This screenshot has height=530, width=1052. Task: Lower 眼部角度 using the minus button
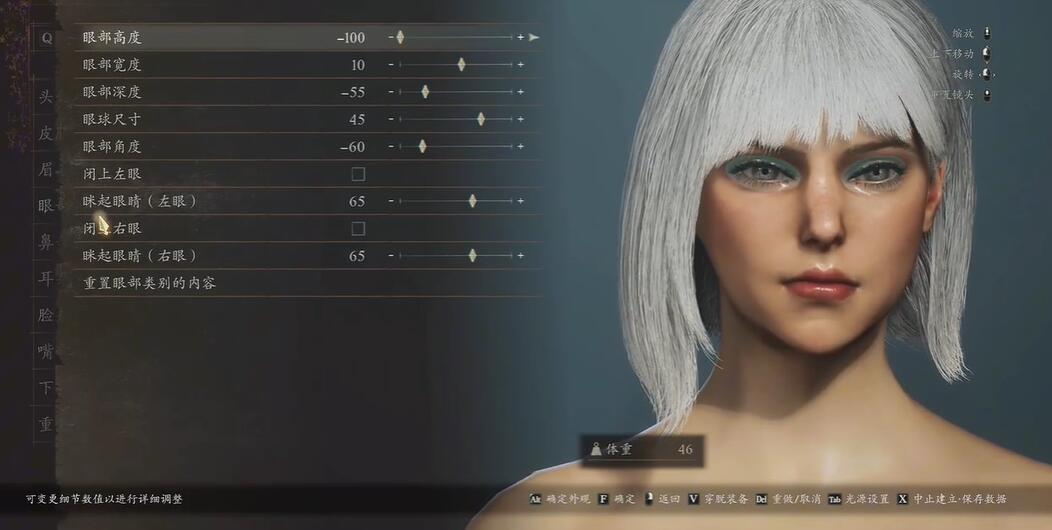coord(391,146)
